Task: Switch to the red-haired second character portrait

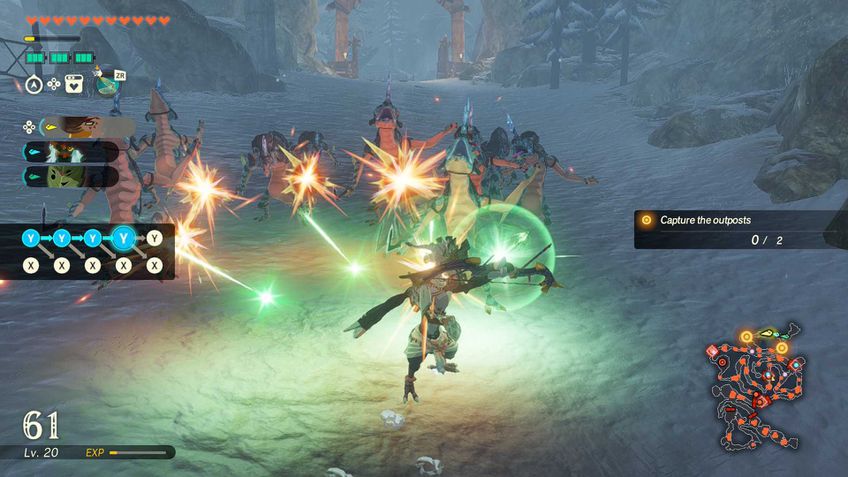Action: 82,152
